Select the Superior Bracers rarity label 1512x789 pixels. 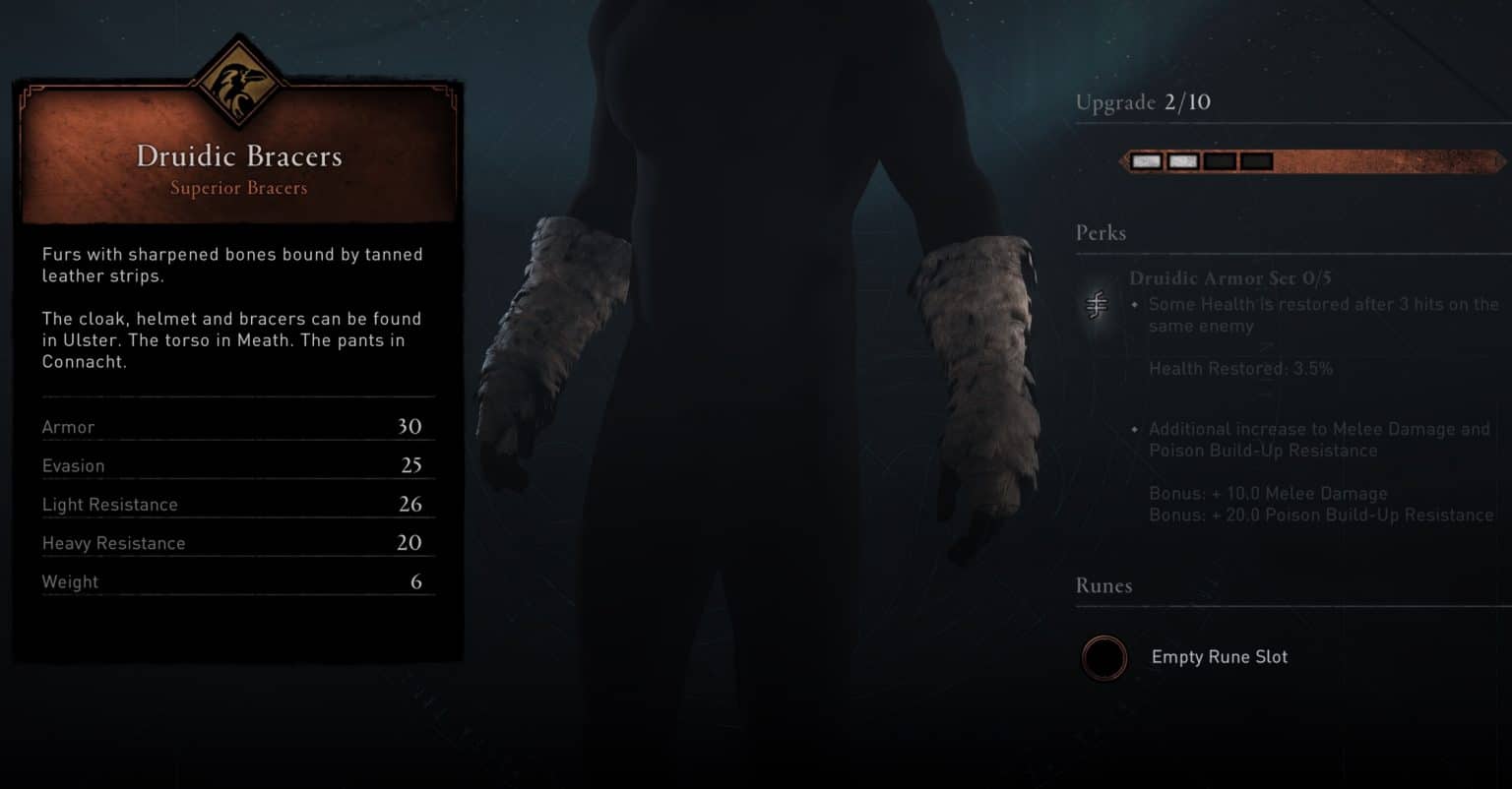238,188
